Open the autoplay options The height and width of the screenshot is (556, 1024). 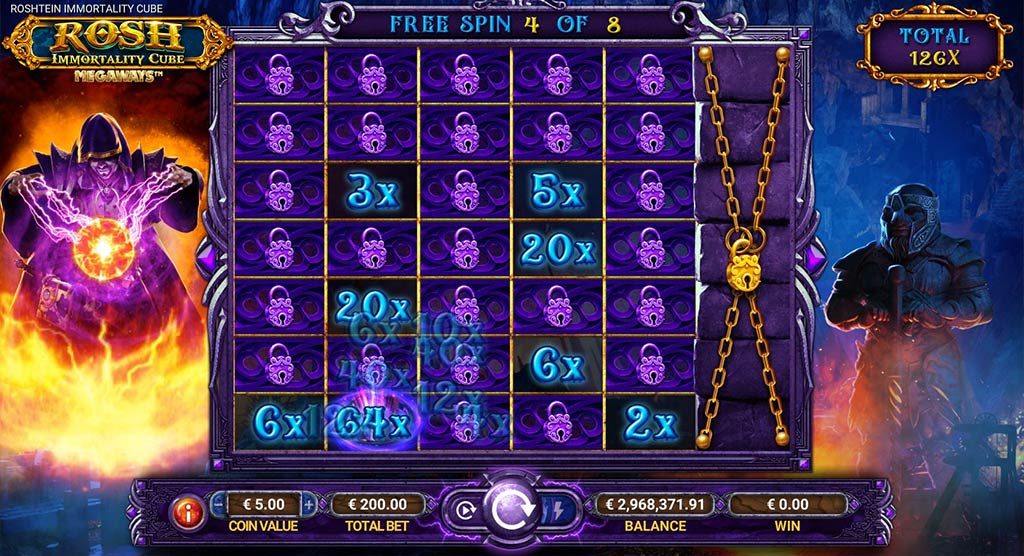coord(464,508)
